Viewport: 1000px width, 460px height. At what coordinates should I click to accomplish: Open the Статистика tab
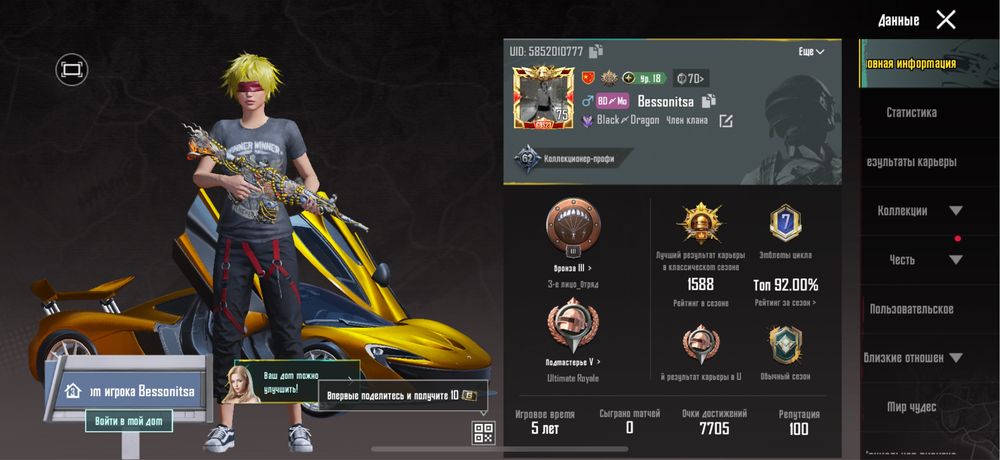click(x=911, y=113)
